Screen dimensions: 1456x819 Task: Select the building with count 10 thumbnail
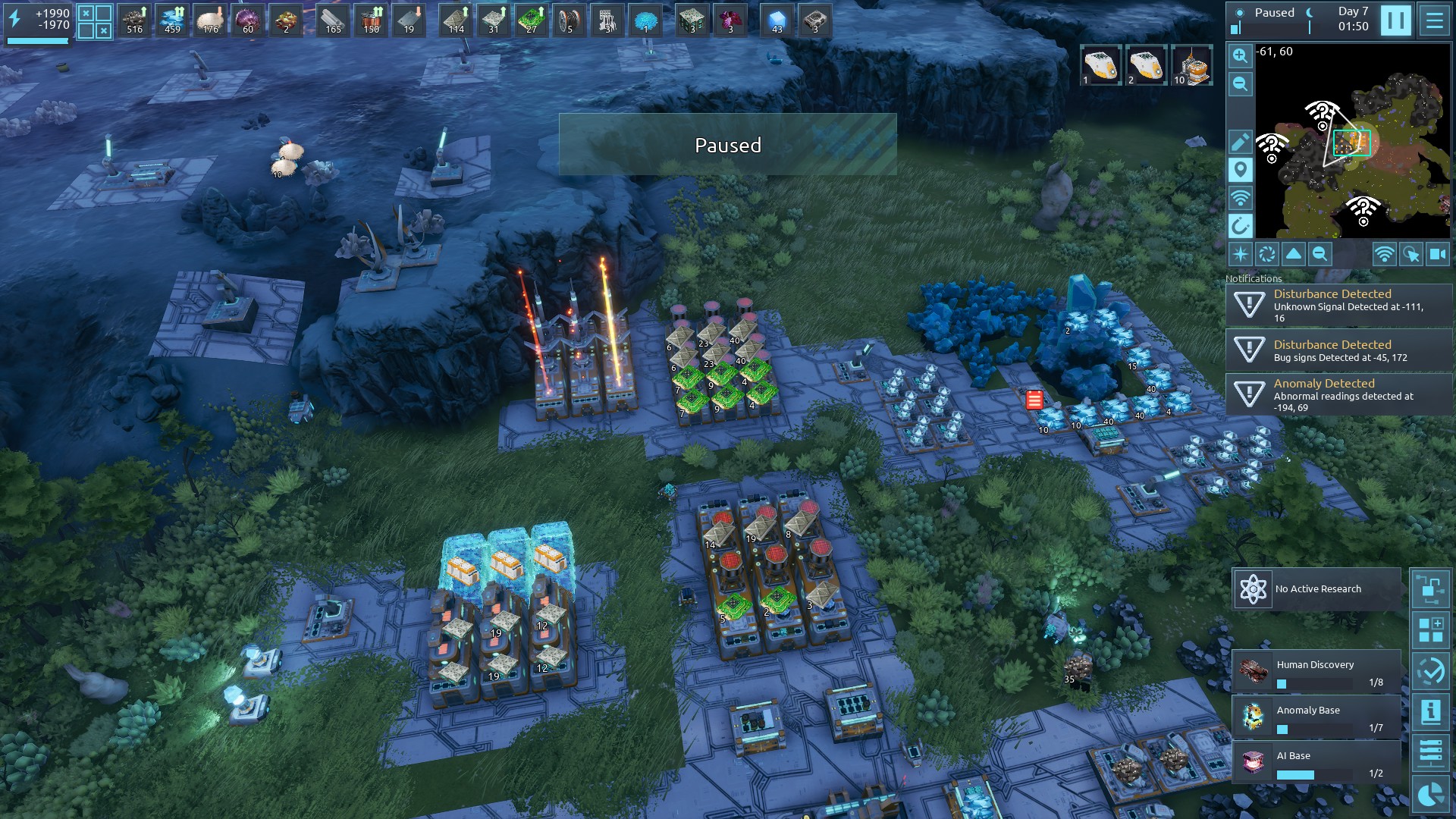pyautogui.click(x=1191, y=65)
